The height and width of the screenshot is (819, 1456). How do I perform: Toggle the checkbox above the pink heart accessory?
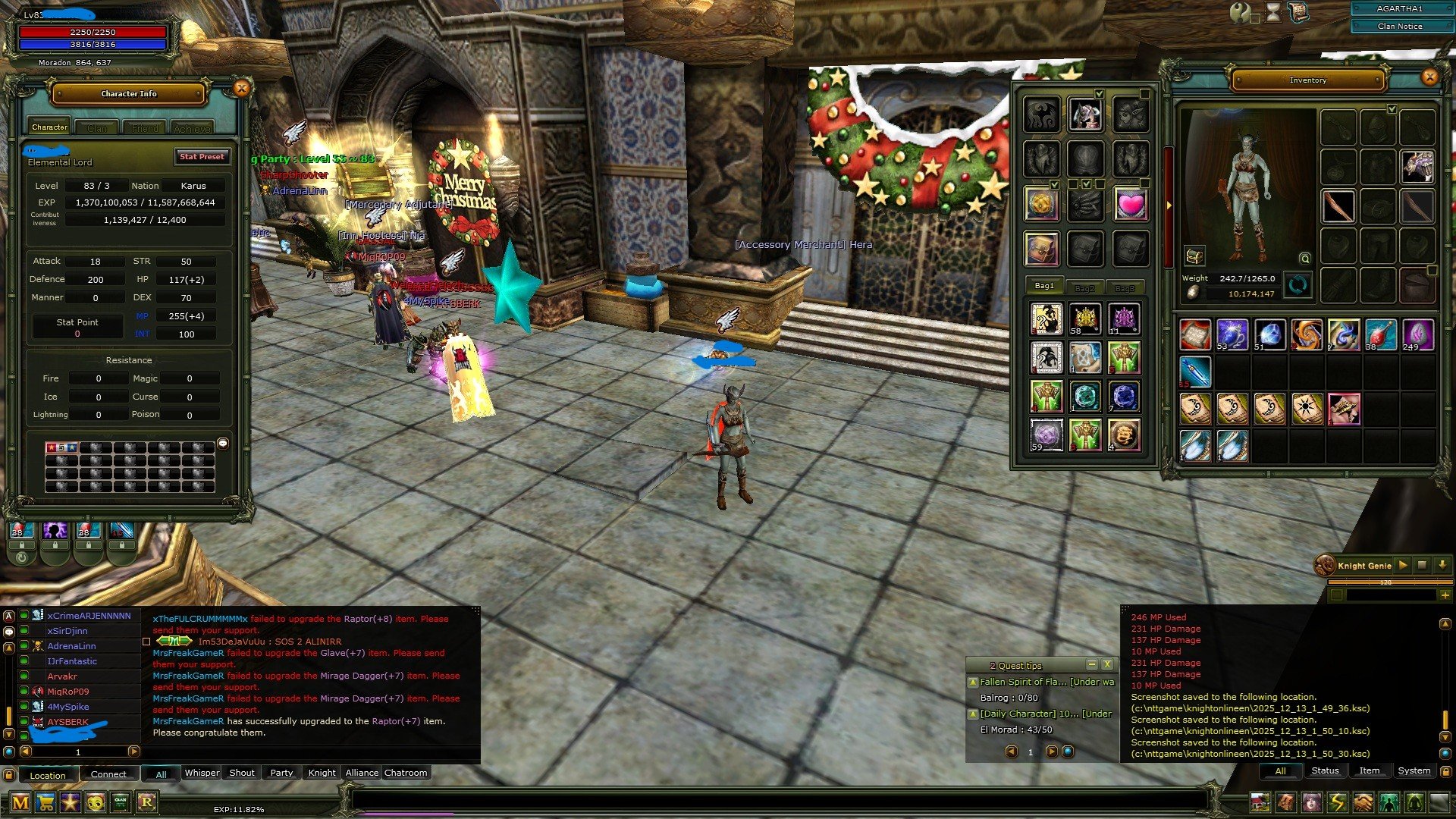click(1144, 184)
